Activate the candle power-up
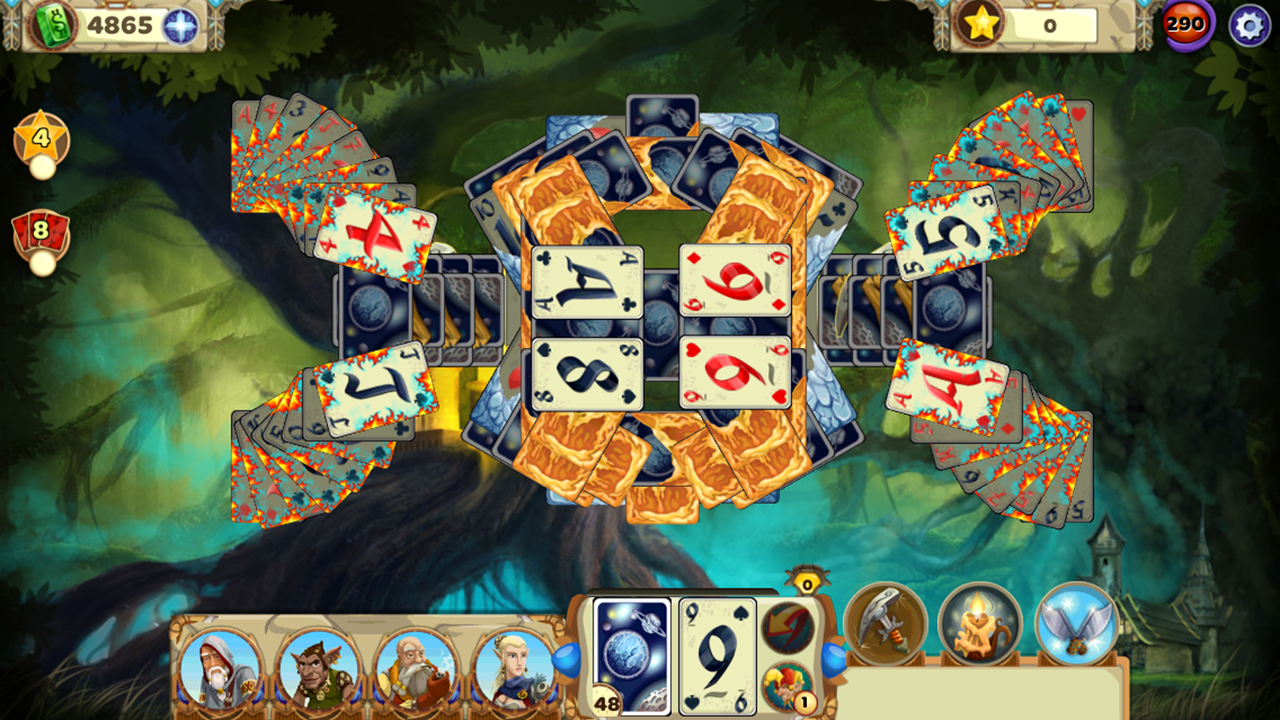1280x720 pixels. 981,625
